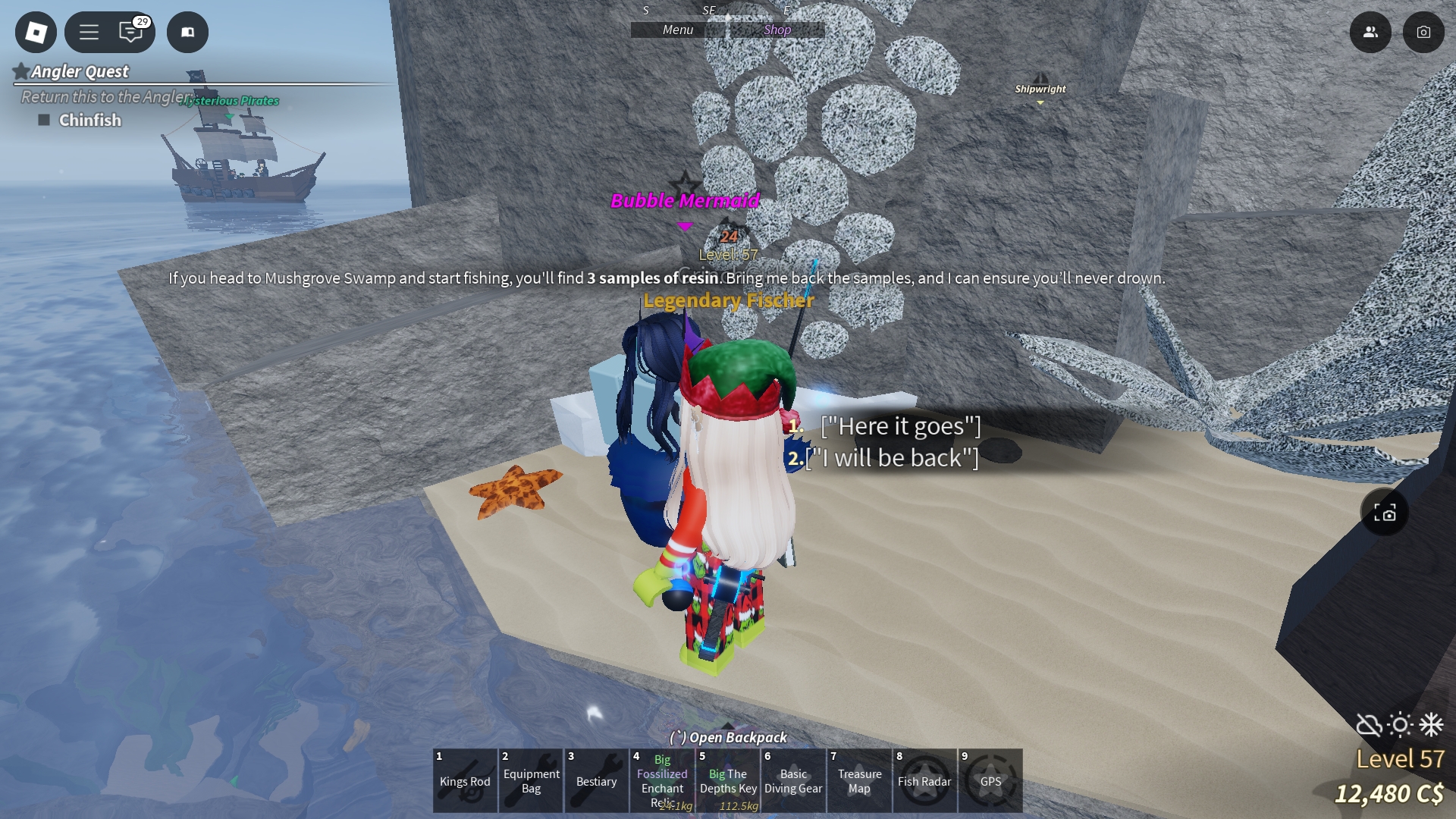1456x819 pixels.
Task: Activate the Fish Radar item
Action: (x=924, y=780)
